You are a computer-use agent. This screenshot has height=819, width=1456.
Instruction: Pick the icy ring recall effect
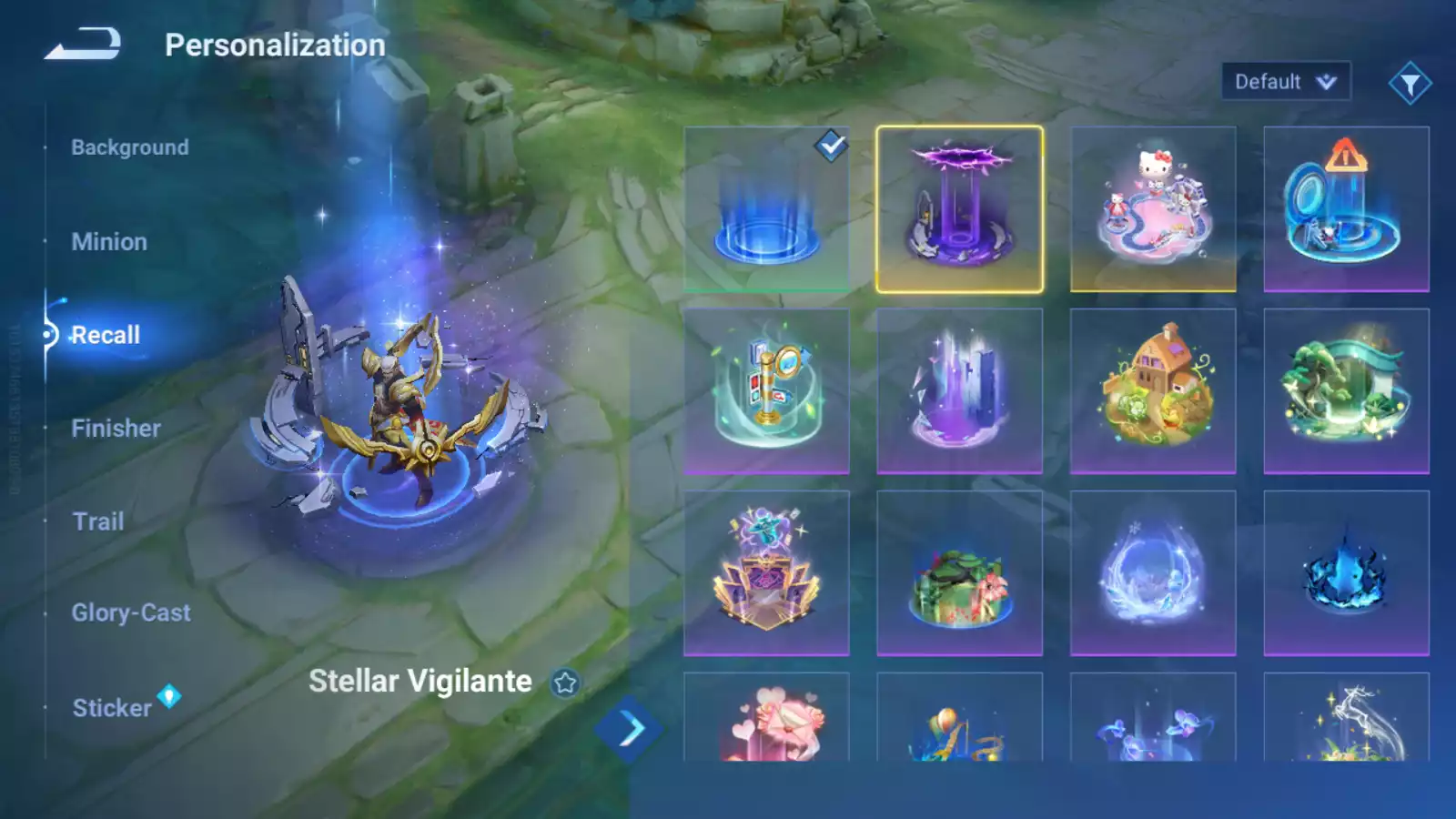point(1153,571)
